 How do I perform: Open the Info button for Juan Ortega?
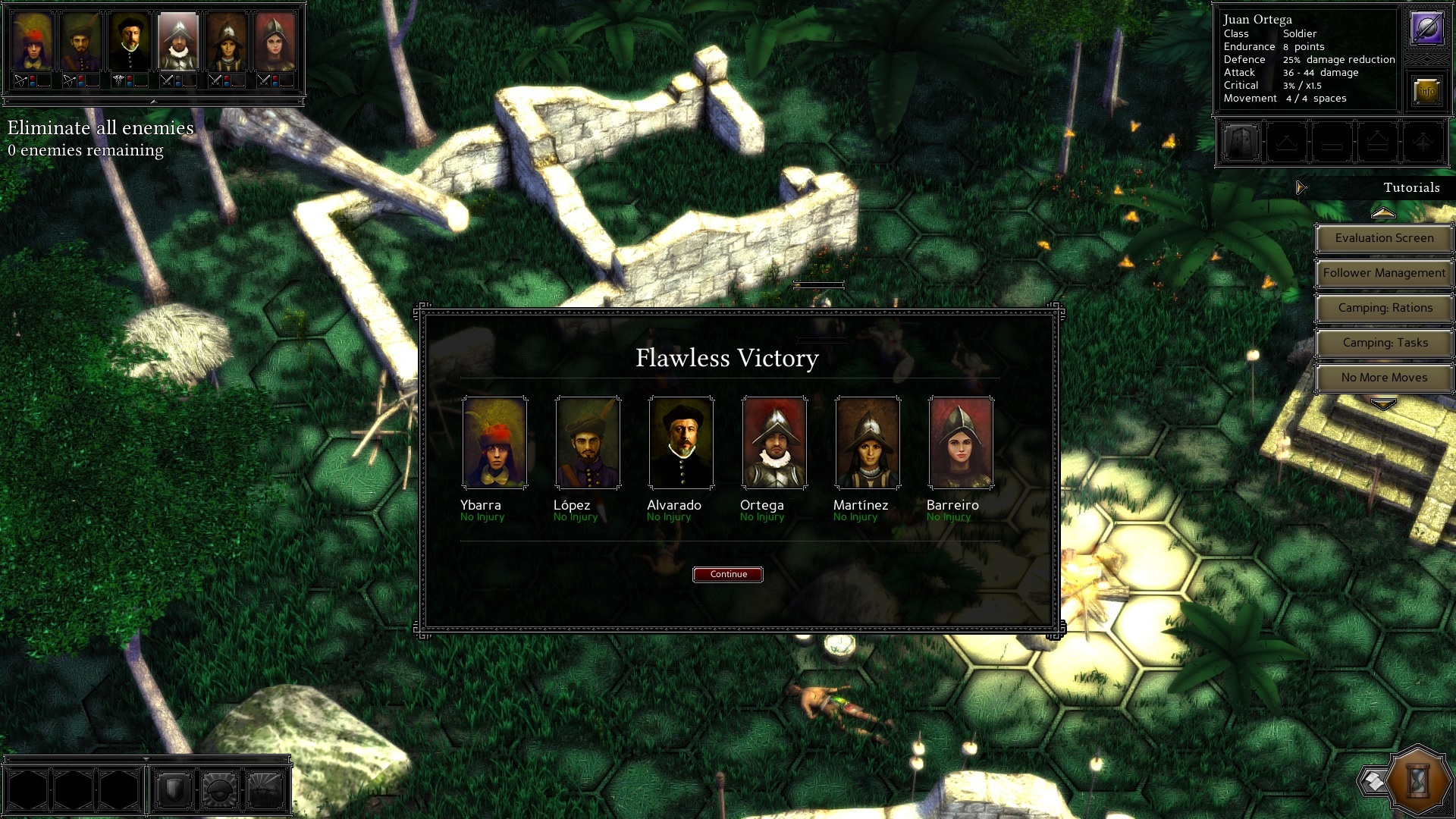point(1426,91)
